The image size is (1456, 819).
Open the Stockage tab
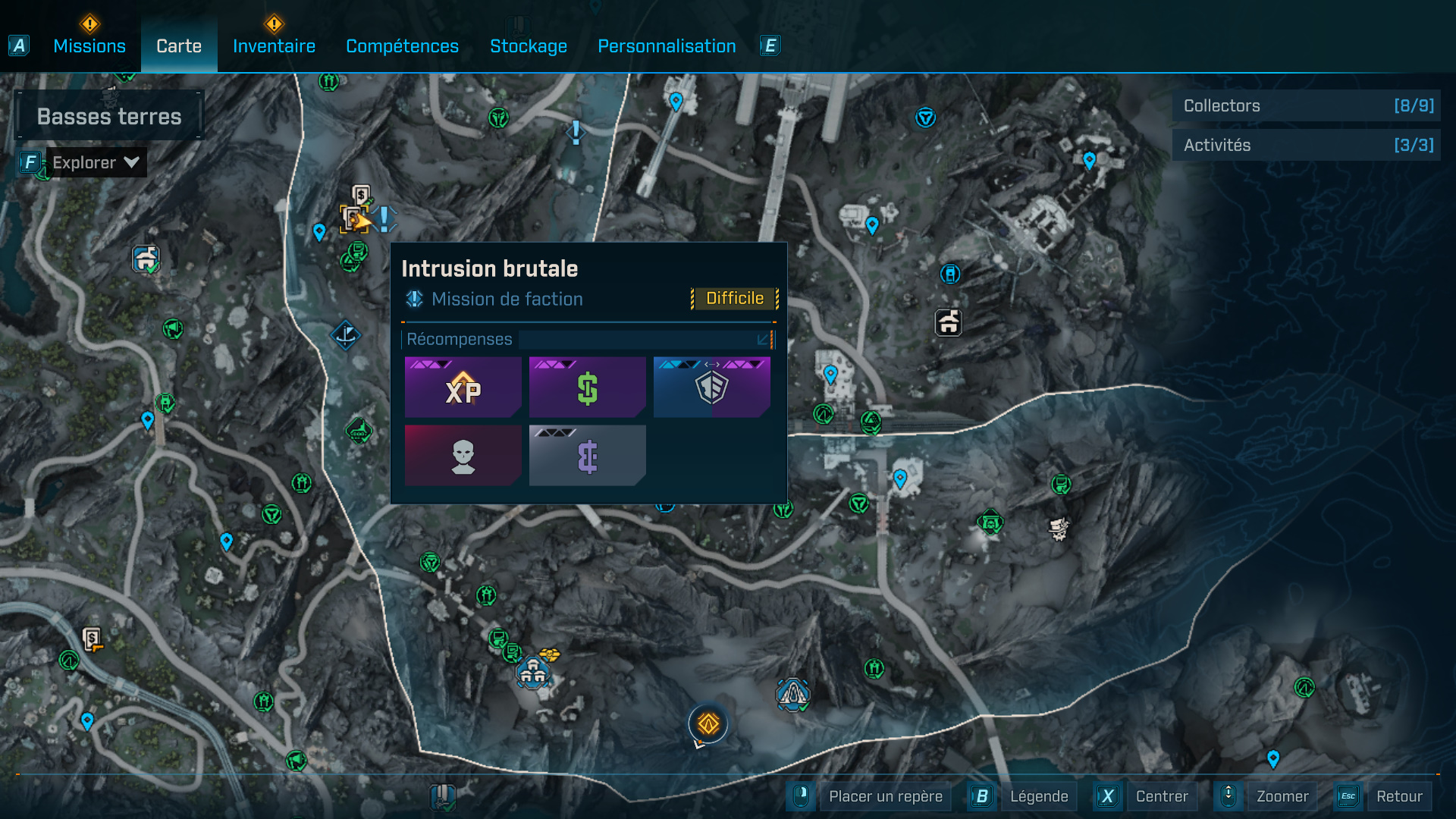pos(529,46)
